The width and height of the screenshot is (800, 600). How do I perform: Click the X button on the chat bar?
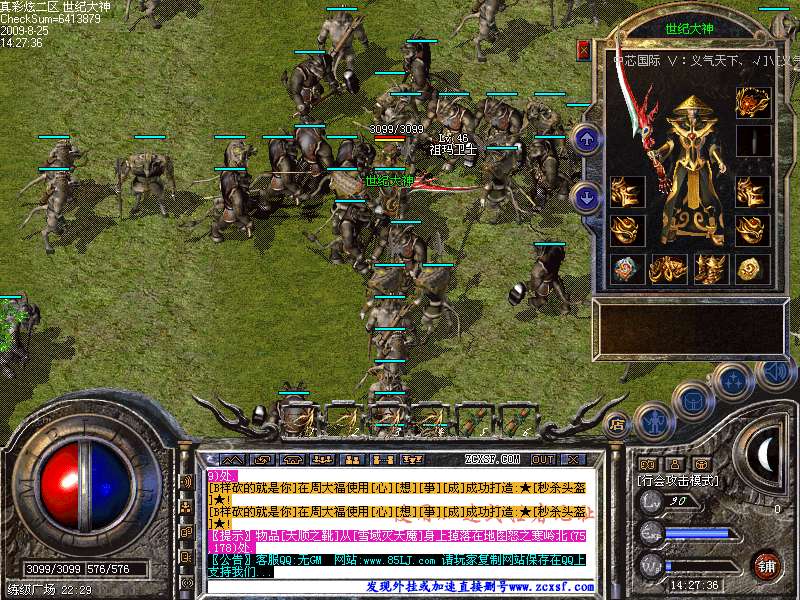tap(573, 459)
